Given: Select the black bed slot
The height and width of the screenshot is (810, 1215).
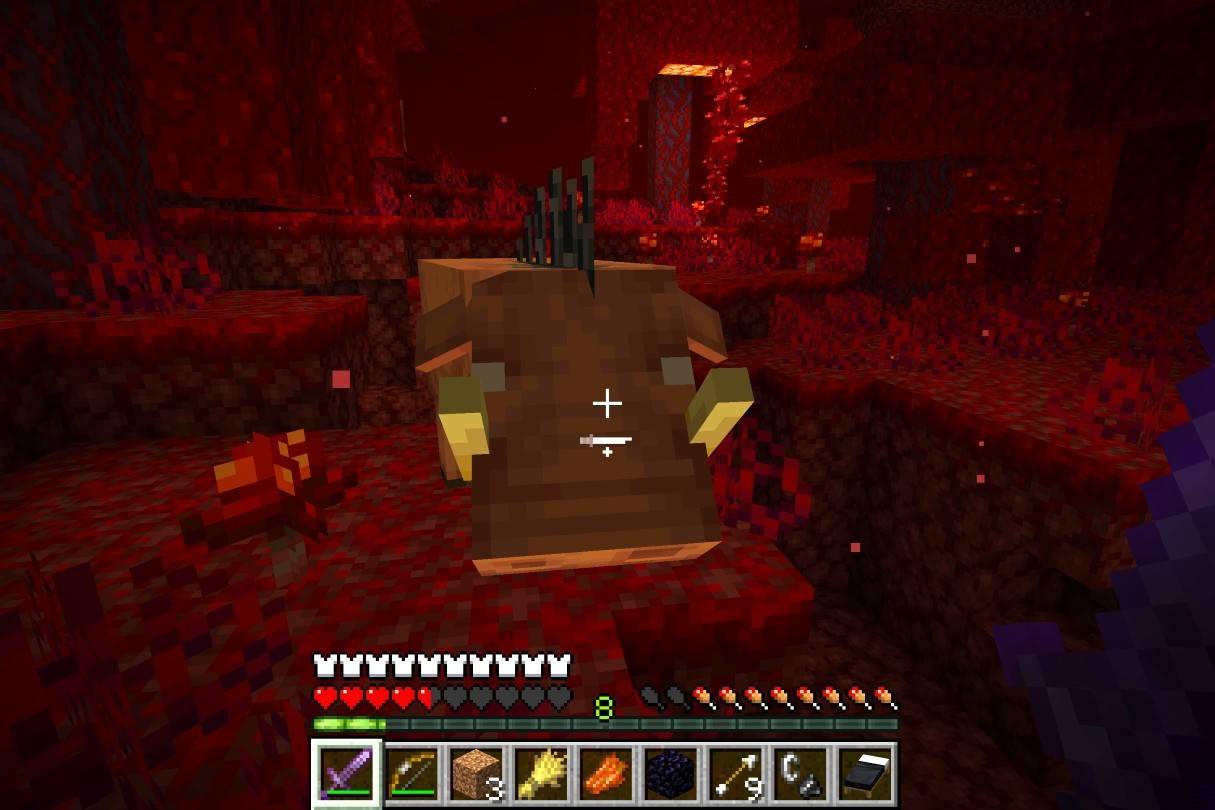Looking at the screenshot, I should (x=866, y=773).
